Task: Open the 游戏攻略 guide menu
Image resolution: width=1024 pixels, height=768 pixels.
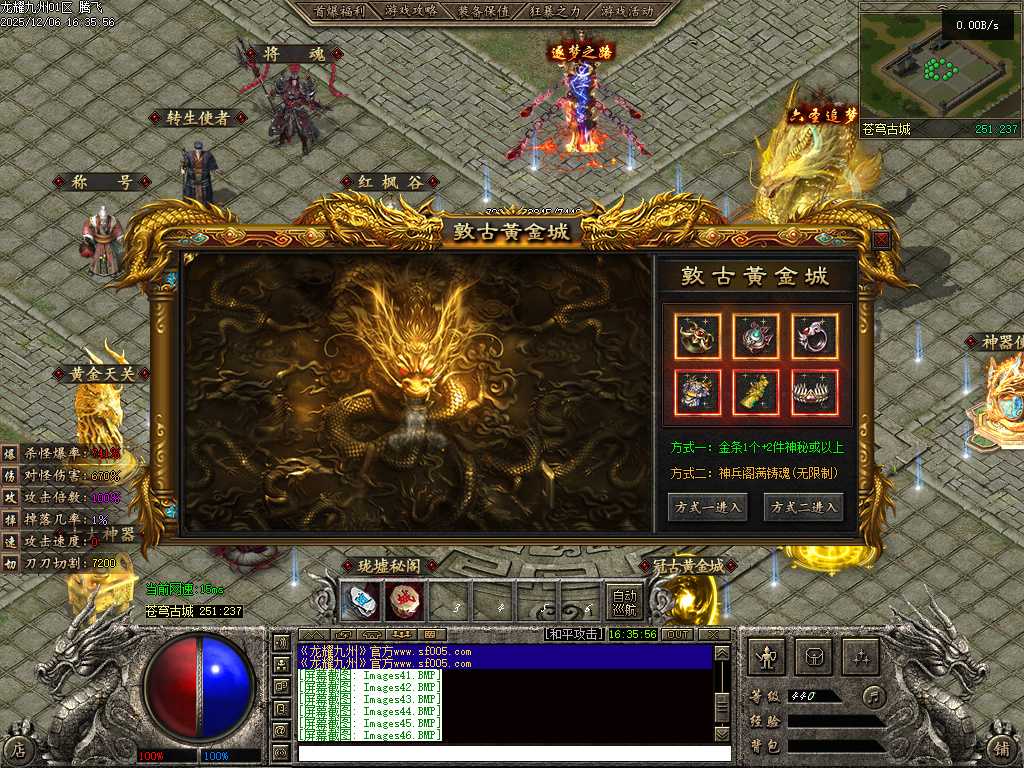Action: pyautogui.click(x=410, y=11)
